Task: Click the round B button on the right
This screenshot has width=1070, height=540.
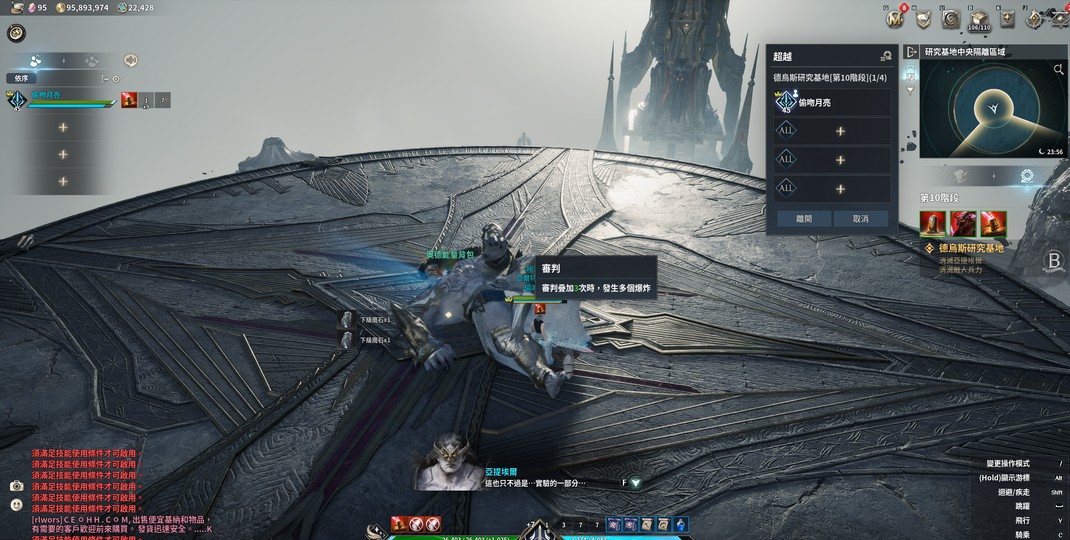Action: click(1054, 261)
